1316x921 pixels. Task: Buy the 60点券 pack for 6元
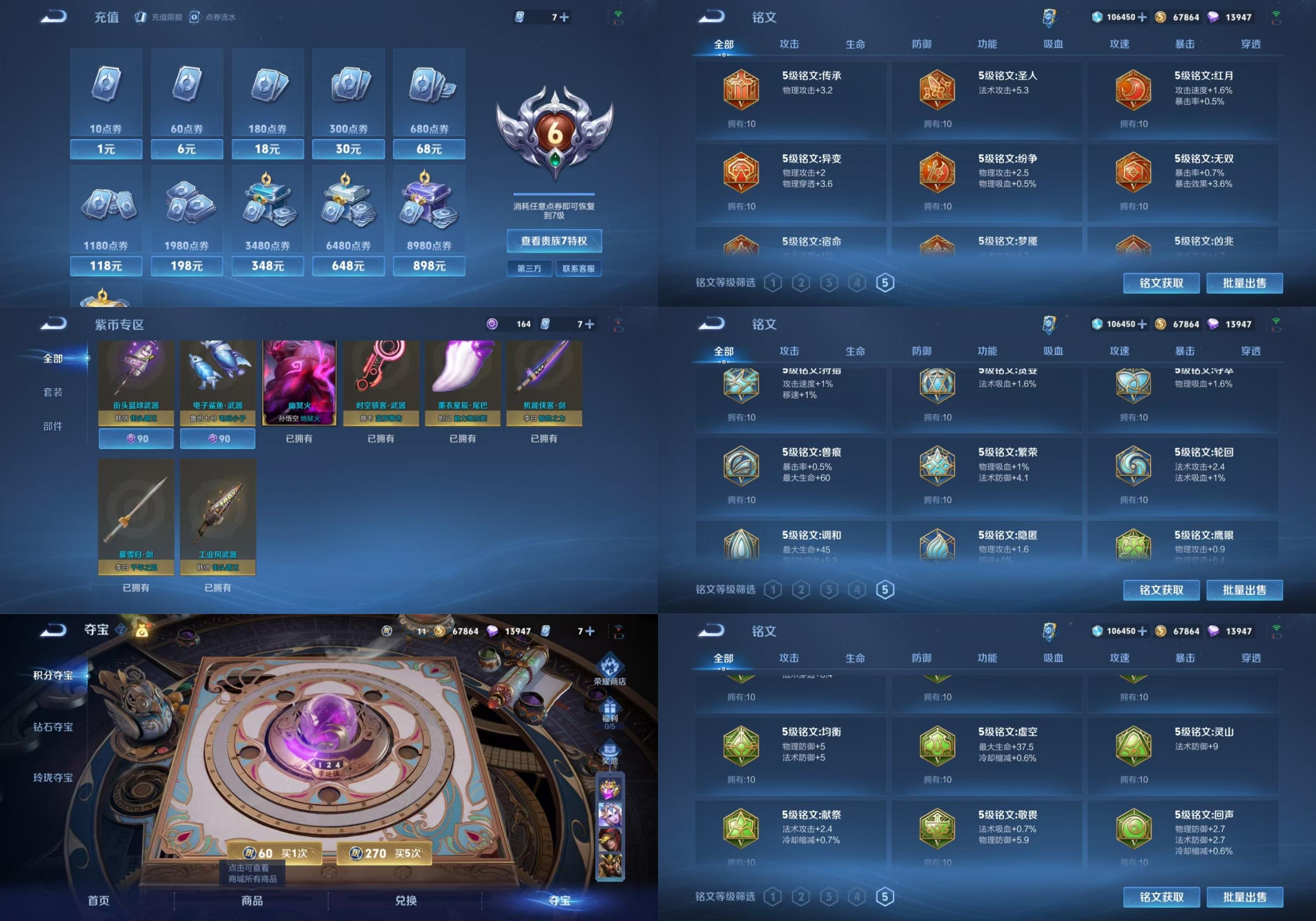click(186, 149)
